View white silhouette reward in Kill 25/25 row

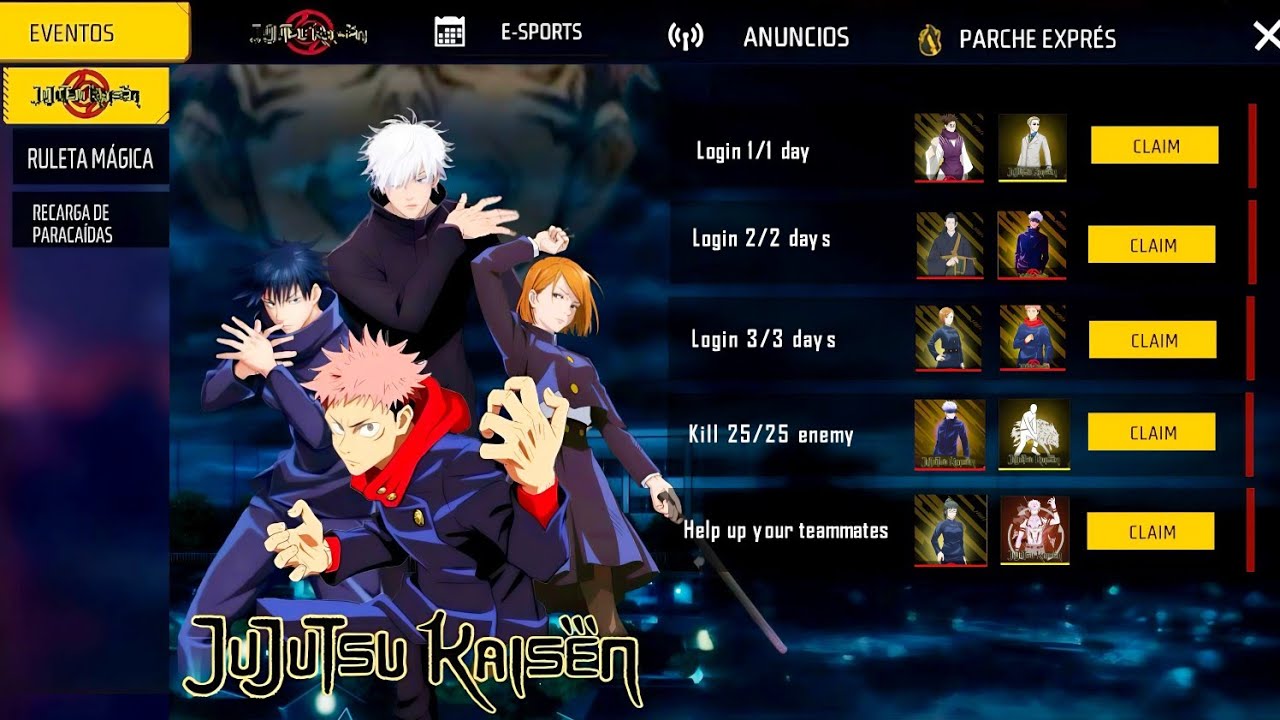(1034, 435)
